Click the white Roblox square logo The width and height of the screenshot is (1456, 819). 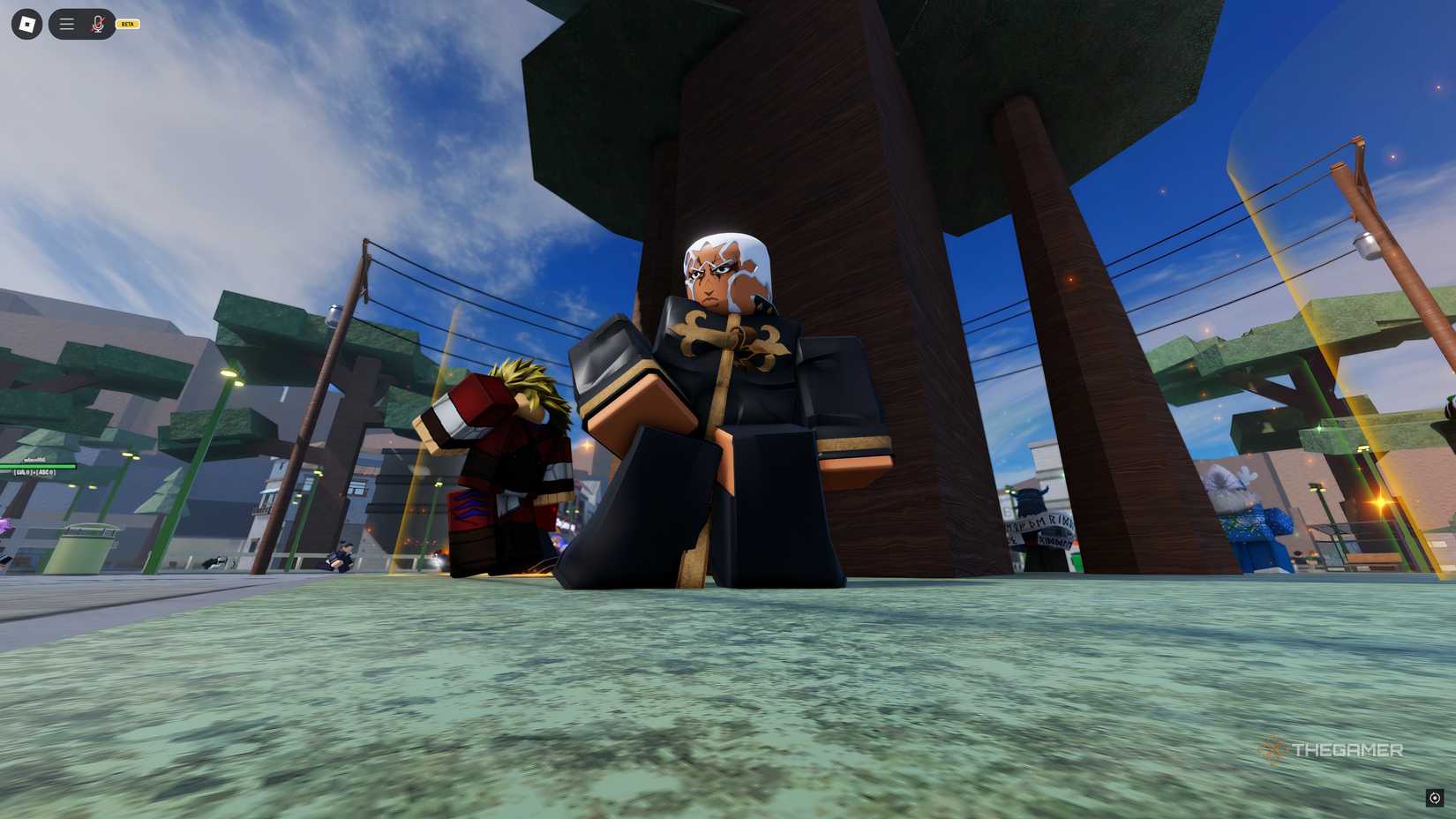(x=26, y=24)
